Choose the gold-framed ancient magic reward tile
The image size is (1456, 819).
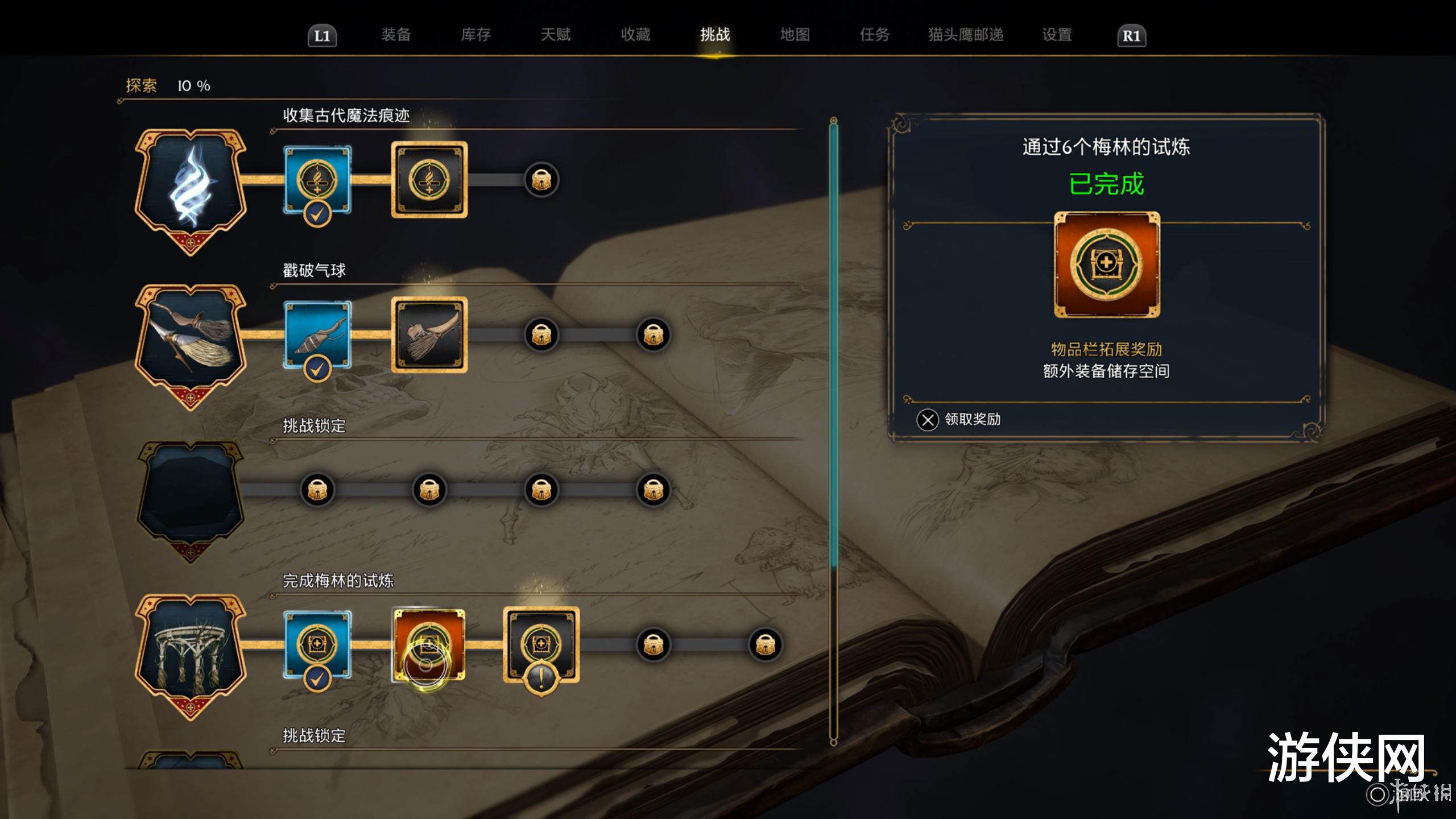click(x=429, y=180)
